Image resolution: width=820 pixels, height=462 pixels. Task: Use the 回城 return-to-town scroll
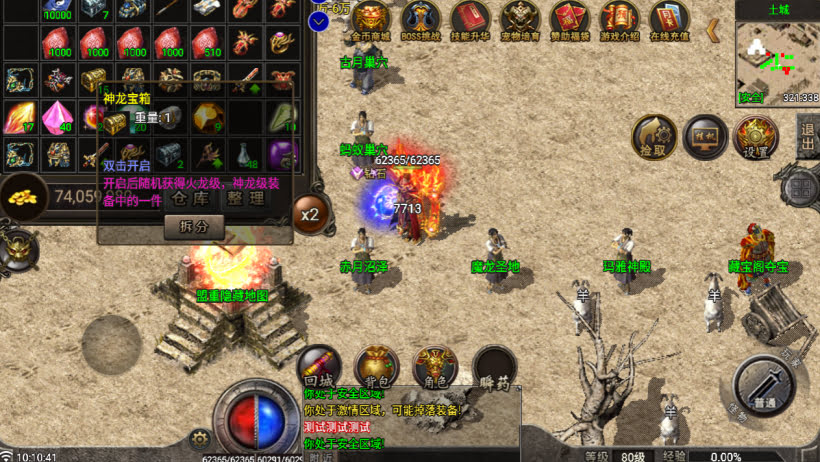click(x=318, y=366)
